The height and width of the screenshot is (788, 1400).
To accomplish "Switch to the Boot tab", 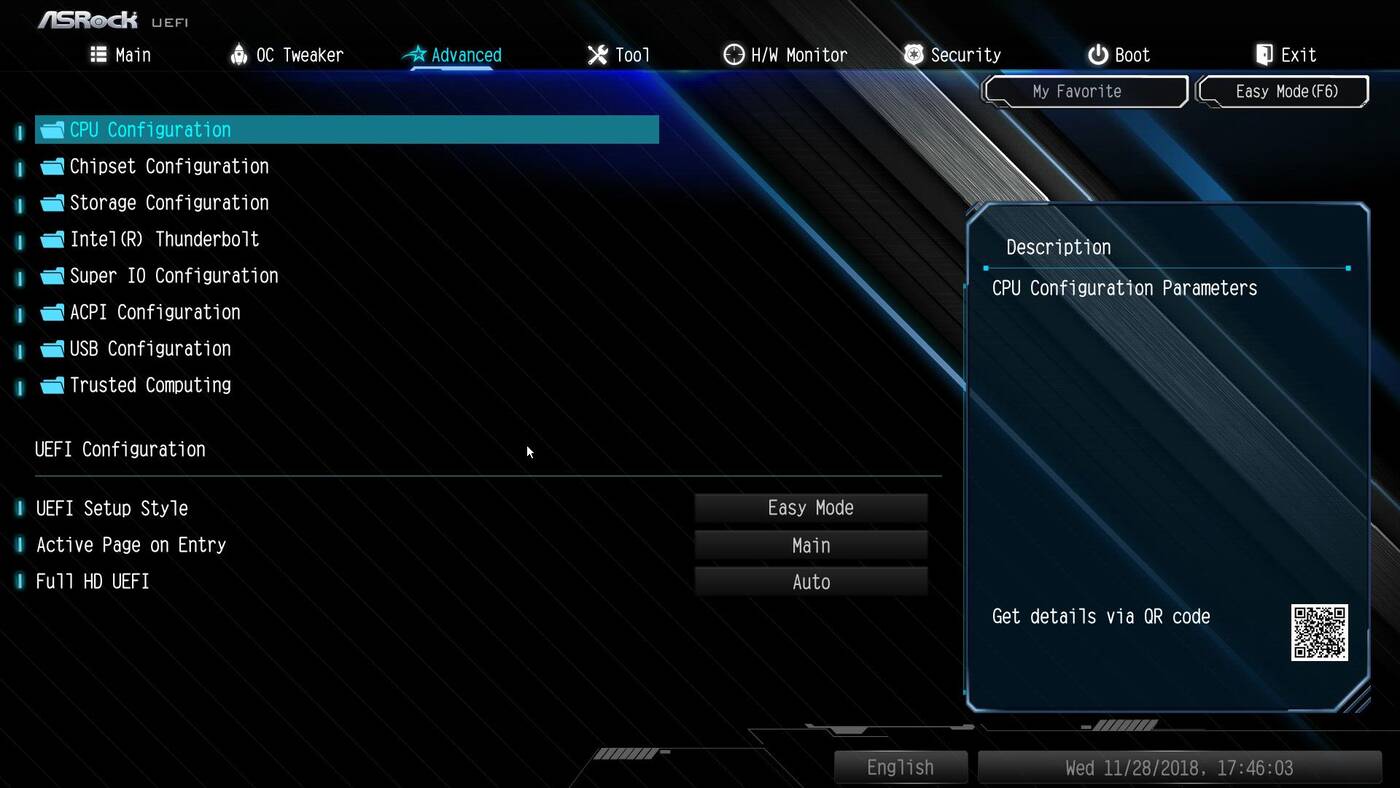I will (x=1119, y=55).
